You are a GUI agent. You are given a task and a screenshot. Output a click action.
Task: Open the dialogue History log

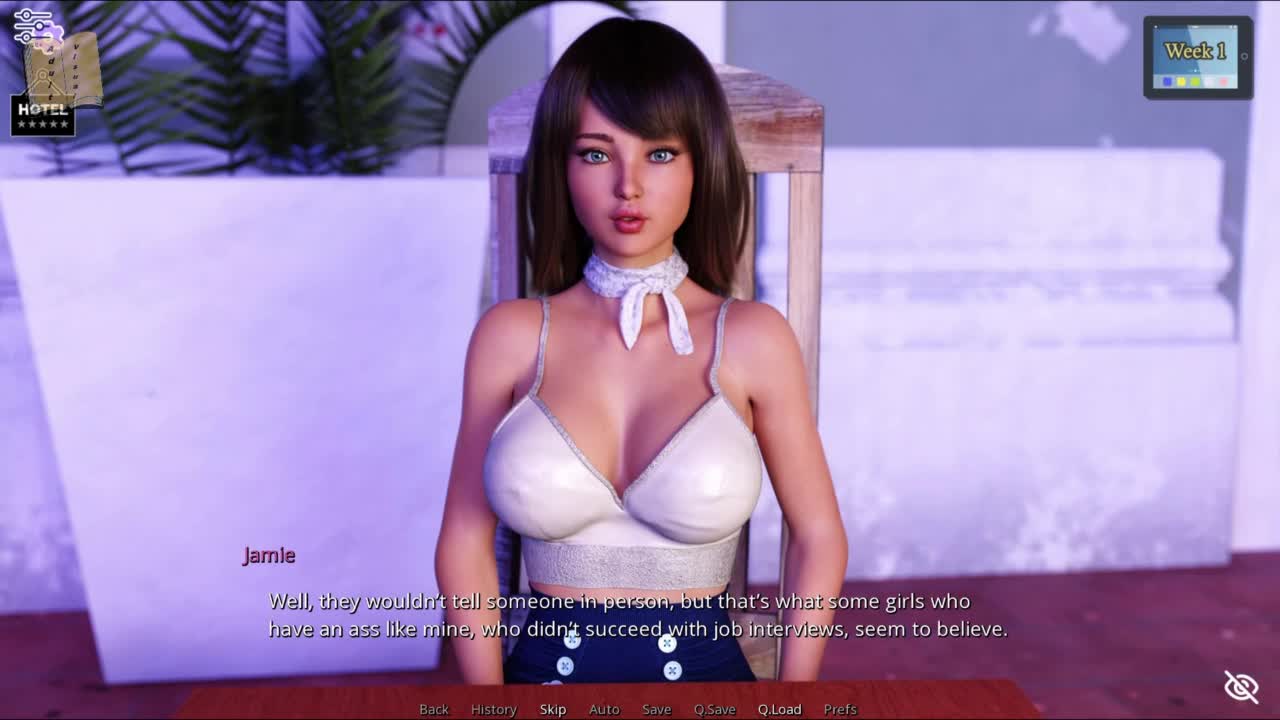pyautogui.click(x=493, y=709)
